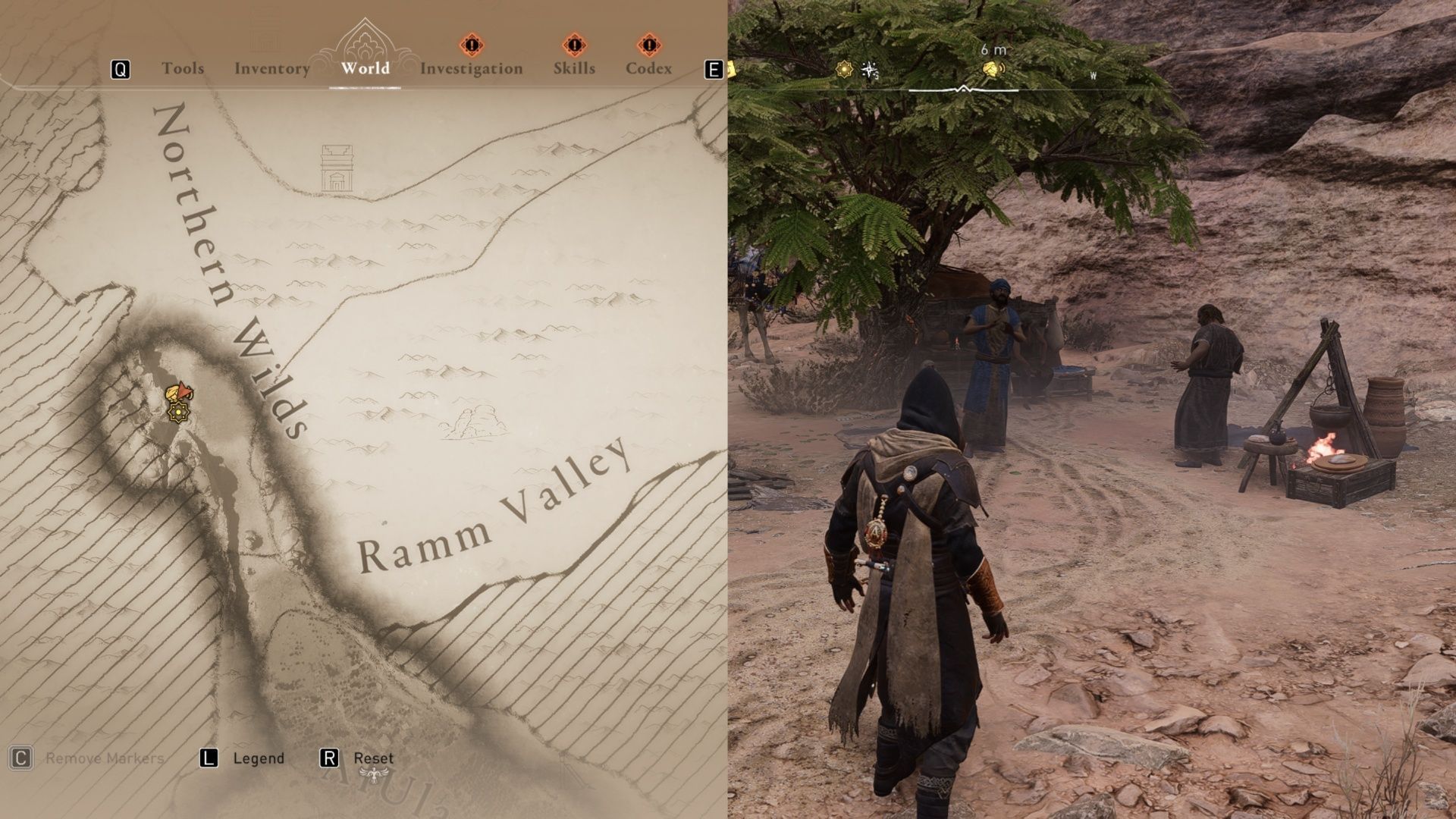Click the alert badge above Skills
This screenshot has height=819, width=1456.
pyautogui.click(x=574, y=45)
